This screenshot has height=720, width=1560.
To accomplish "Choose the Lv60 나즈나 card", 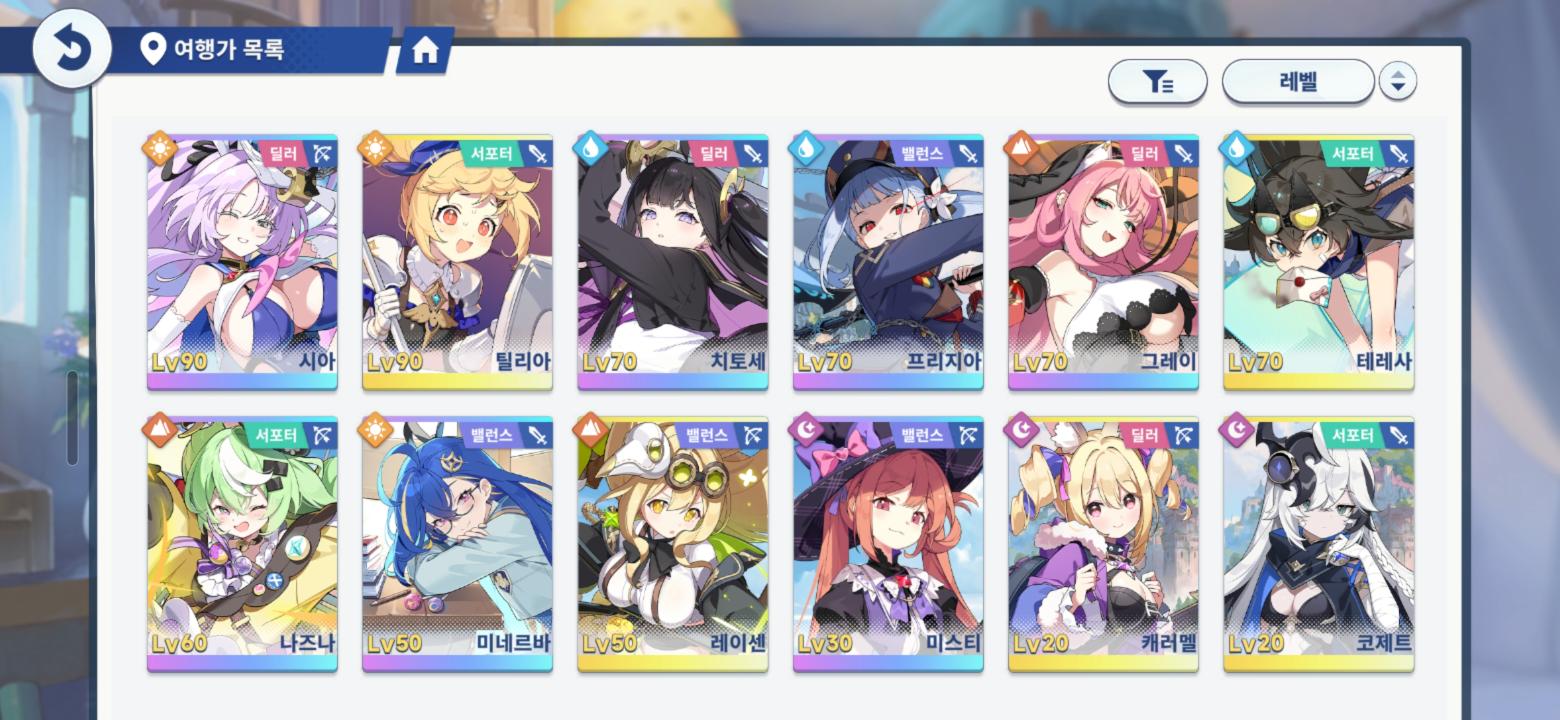I will click(x=242, y=544).
